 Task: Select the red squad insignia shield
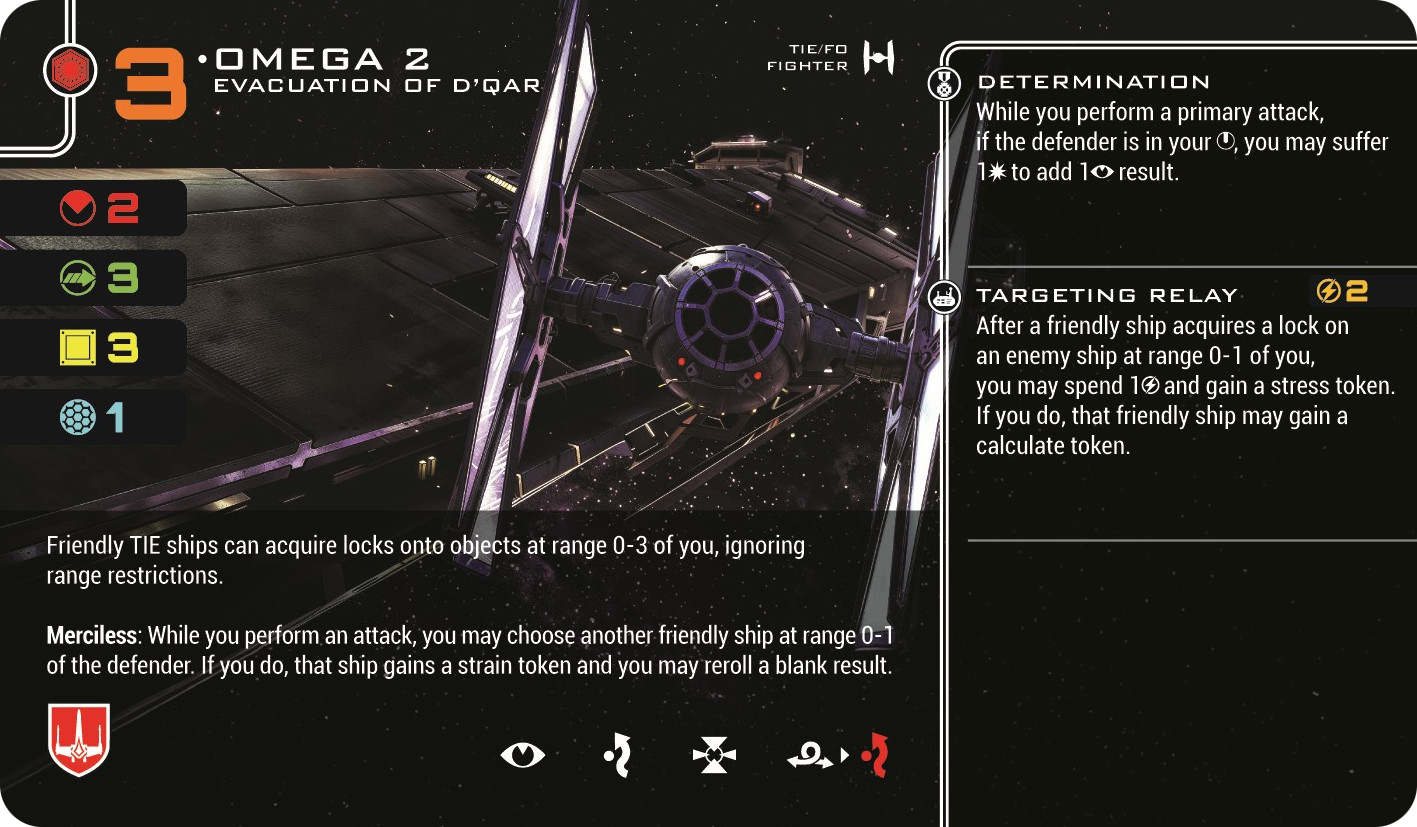point(78,739)
